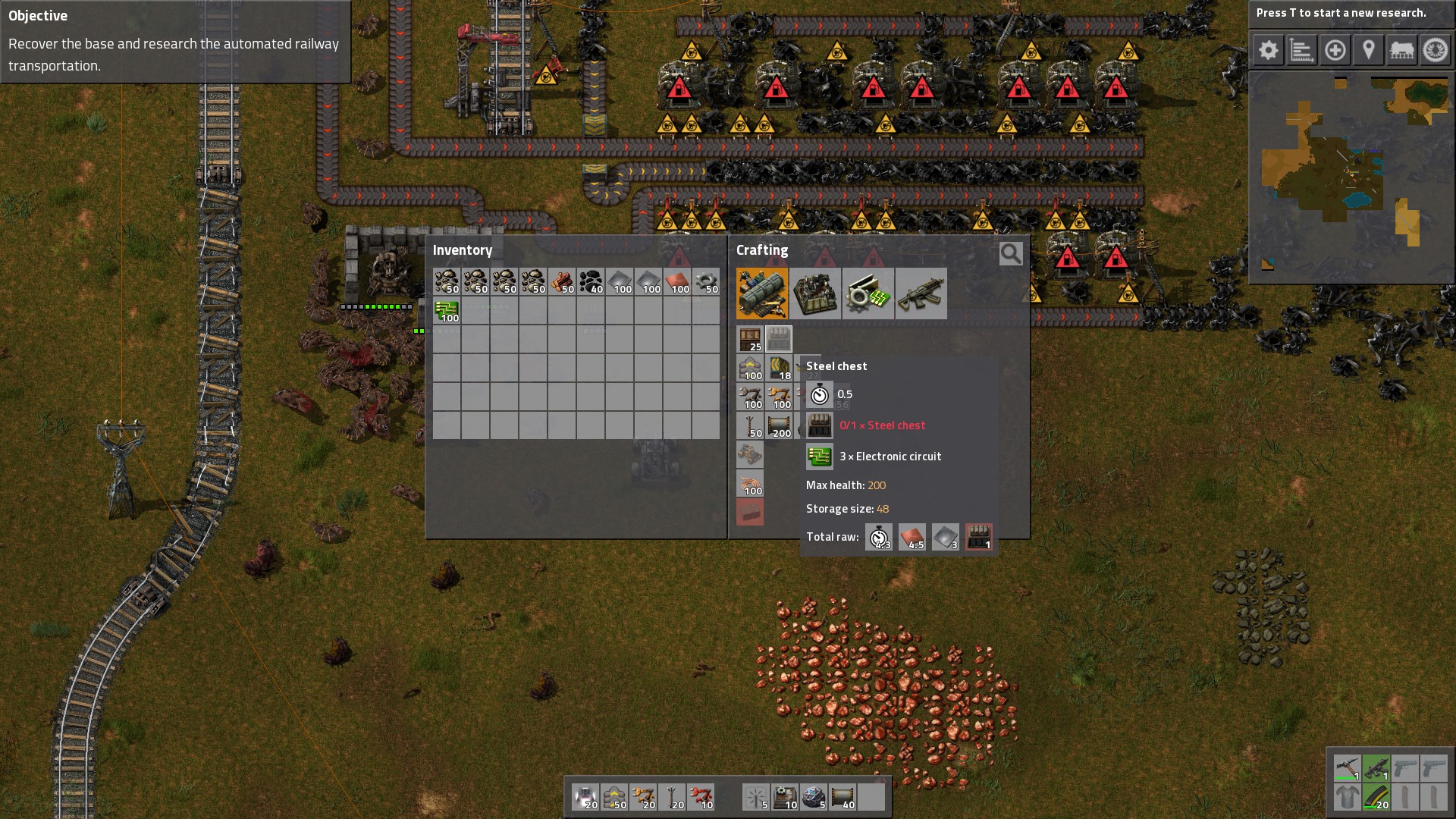The width and height of the screenshot is (1456, 819).
Task: Select the copper plate stack
Action: 677,281
